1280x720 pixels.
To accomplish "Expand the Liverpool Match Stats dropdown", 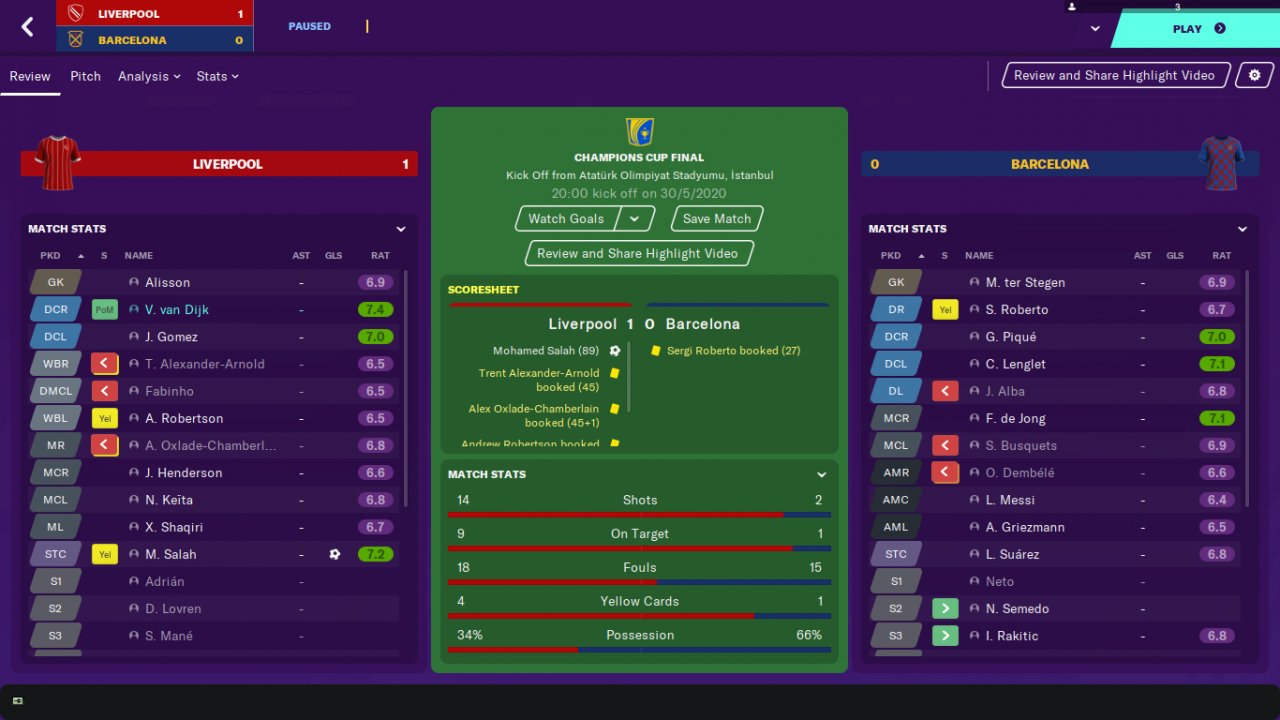I will pos(401,229).
